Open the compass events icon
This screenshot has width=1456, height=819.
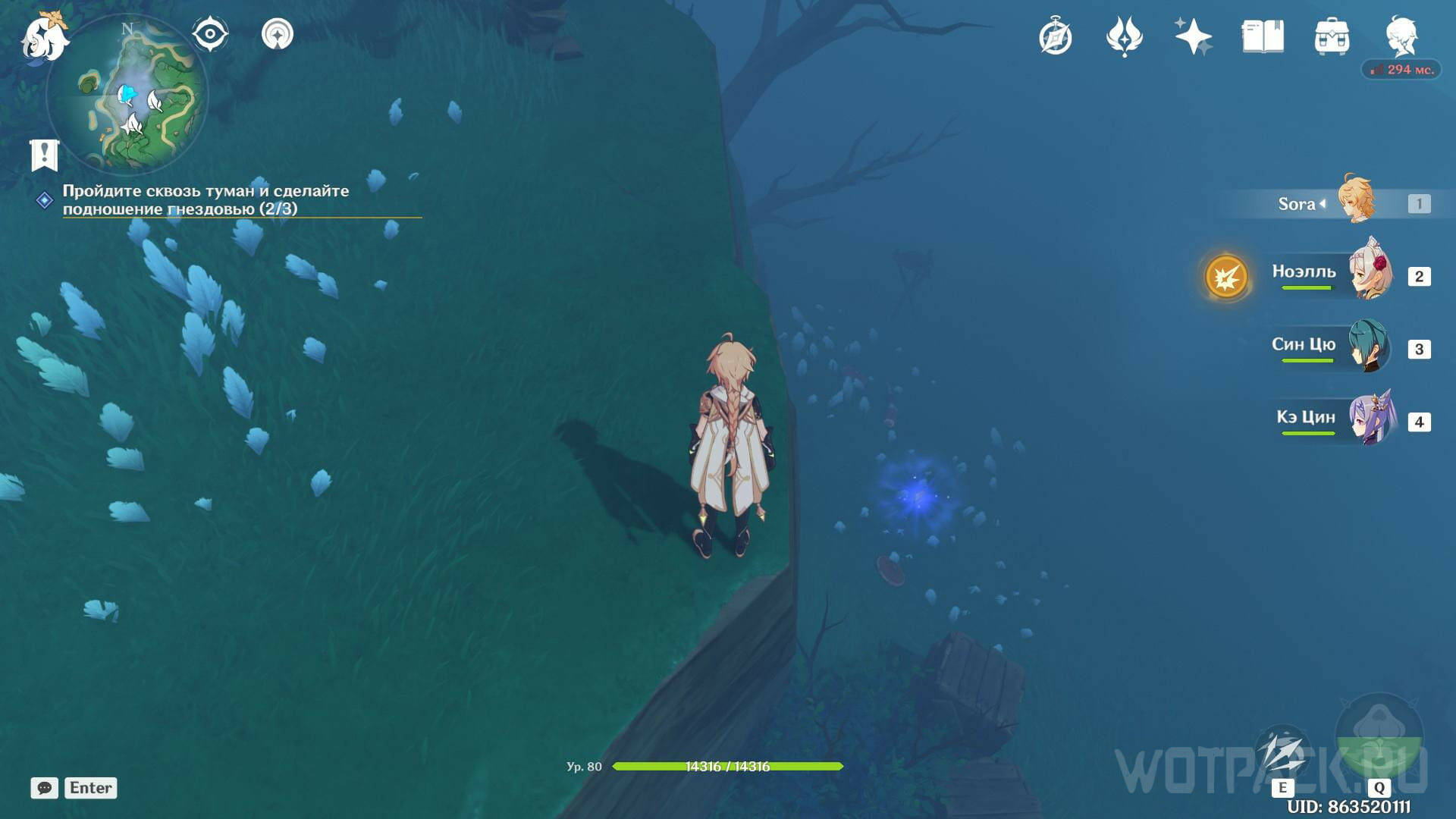1056,37
